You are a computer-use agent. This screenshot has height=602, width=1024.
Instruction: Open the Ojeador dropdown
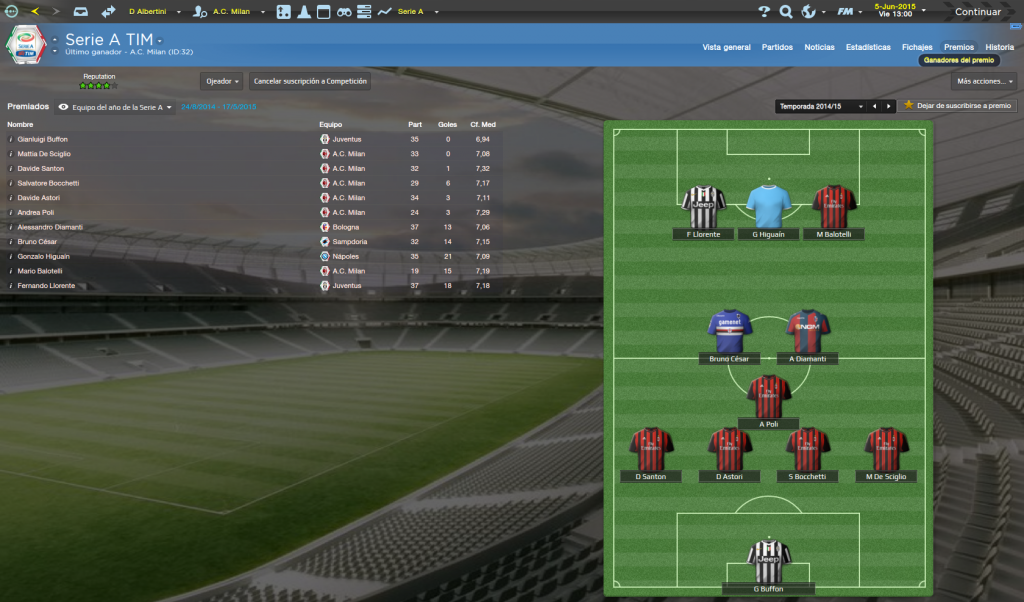tap(221, 81)
